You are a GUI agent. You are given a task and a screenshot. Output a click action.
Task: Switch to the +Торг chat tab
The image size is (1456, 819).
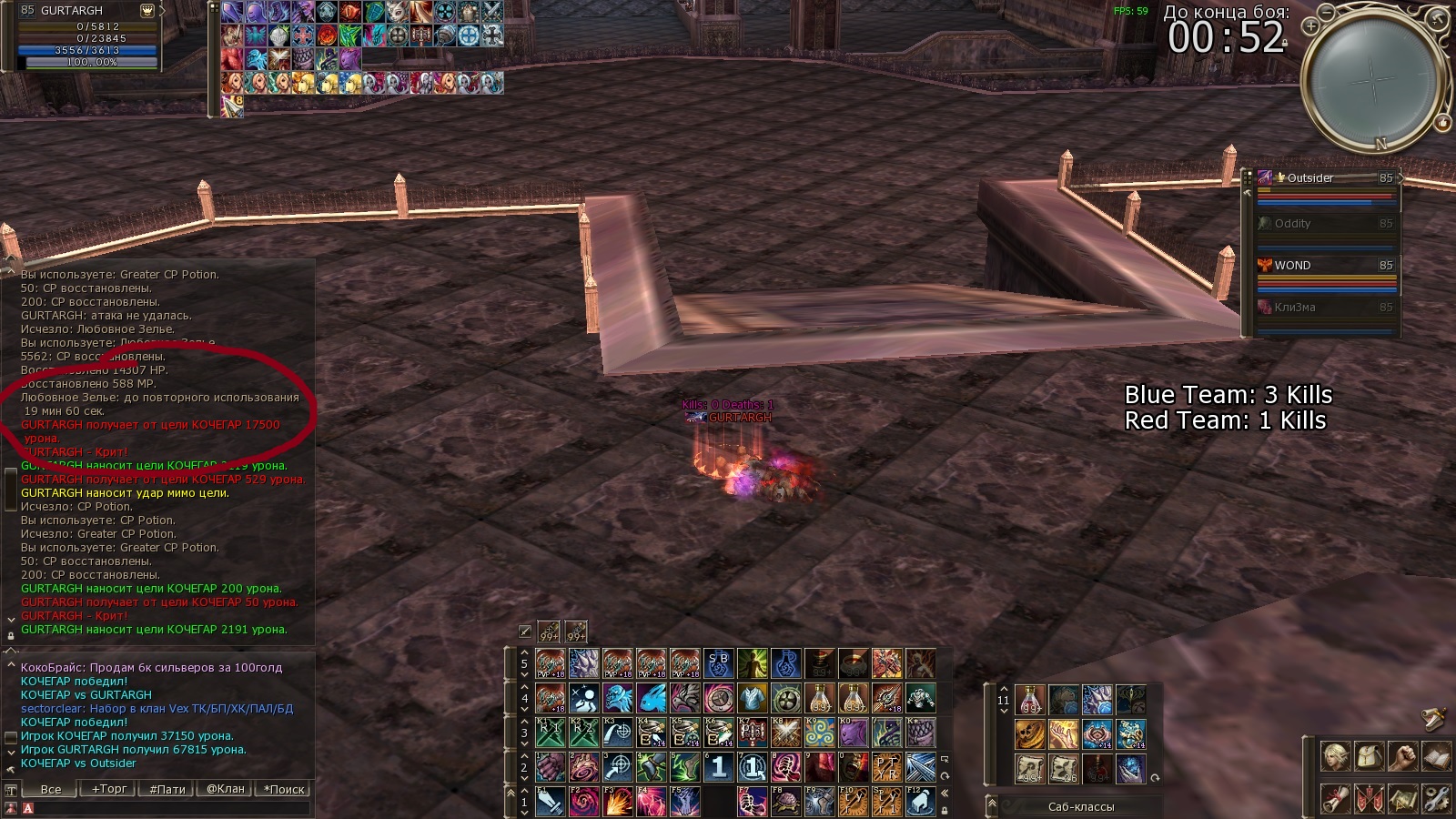coord(109,789)
